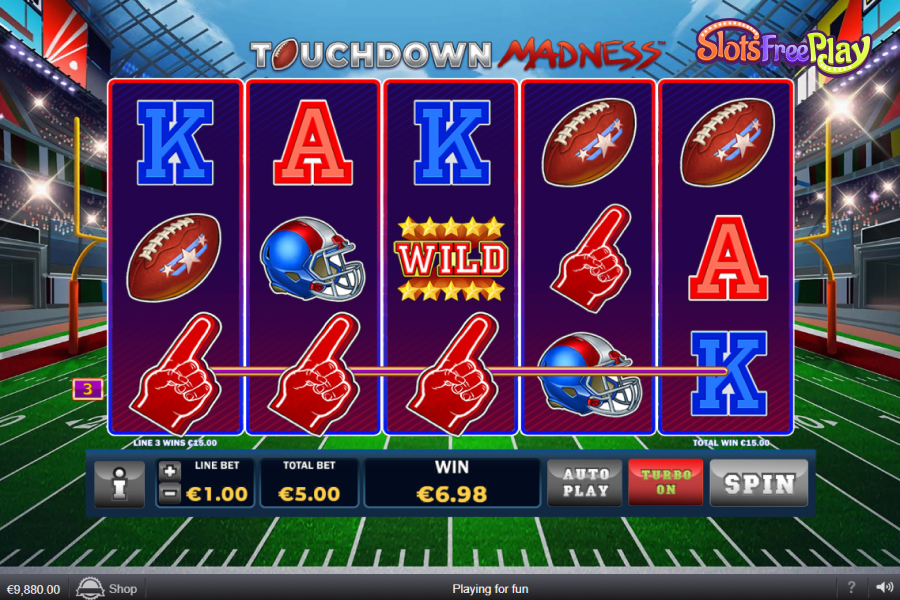Toggle sound with the speaker icon

pyautogui.click(x=884, y=588)
